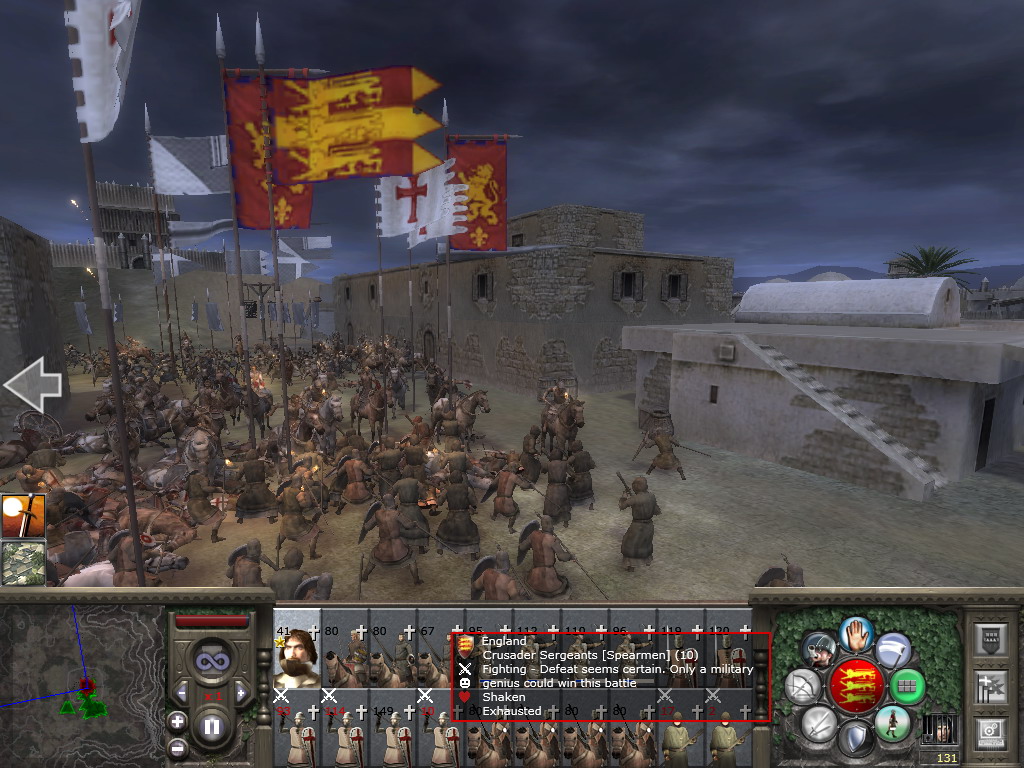
Task: Activate the halt hand command
Action: click(854, 633)
